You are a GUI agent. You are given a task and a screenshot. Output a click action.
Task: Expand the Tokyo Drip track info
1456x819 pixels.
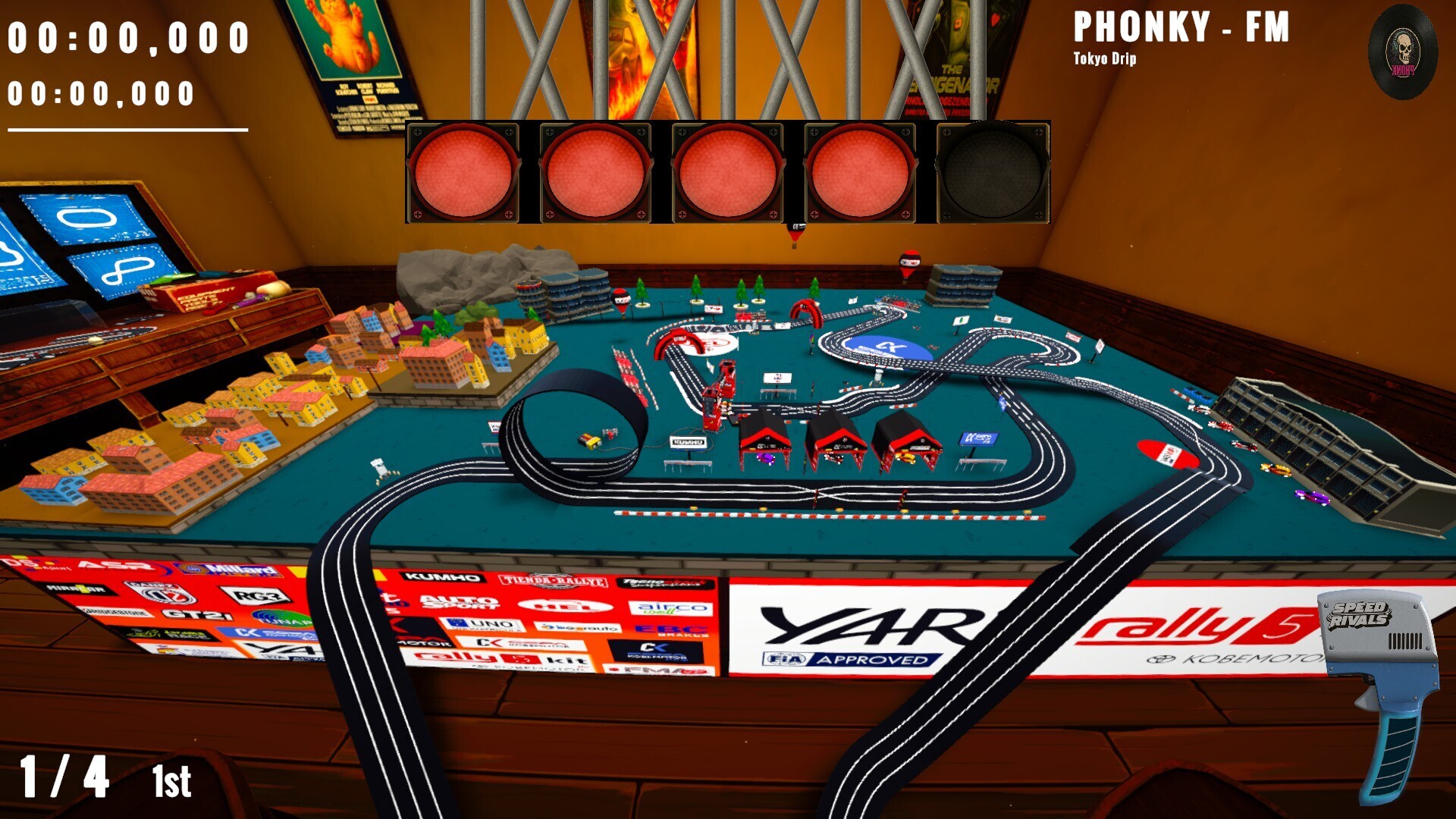click(x=1104, y=56)
